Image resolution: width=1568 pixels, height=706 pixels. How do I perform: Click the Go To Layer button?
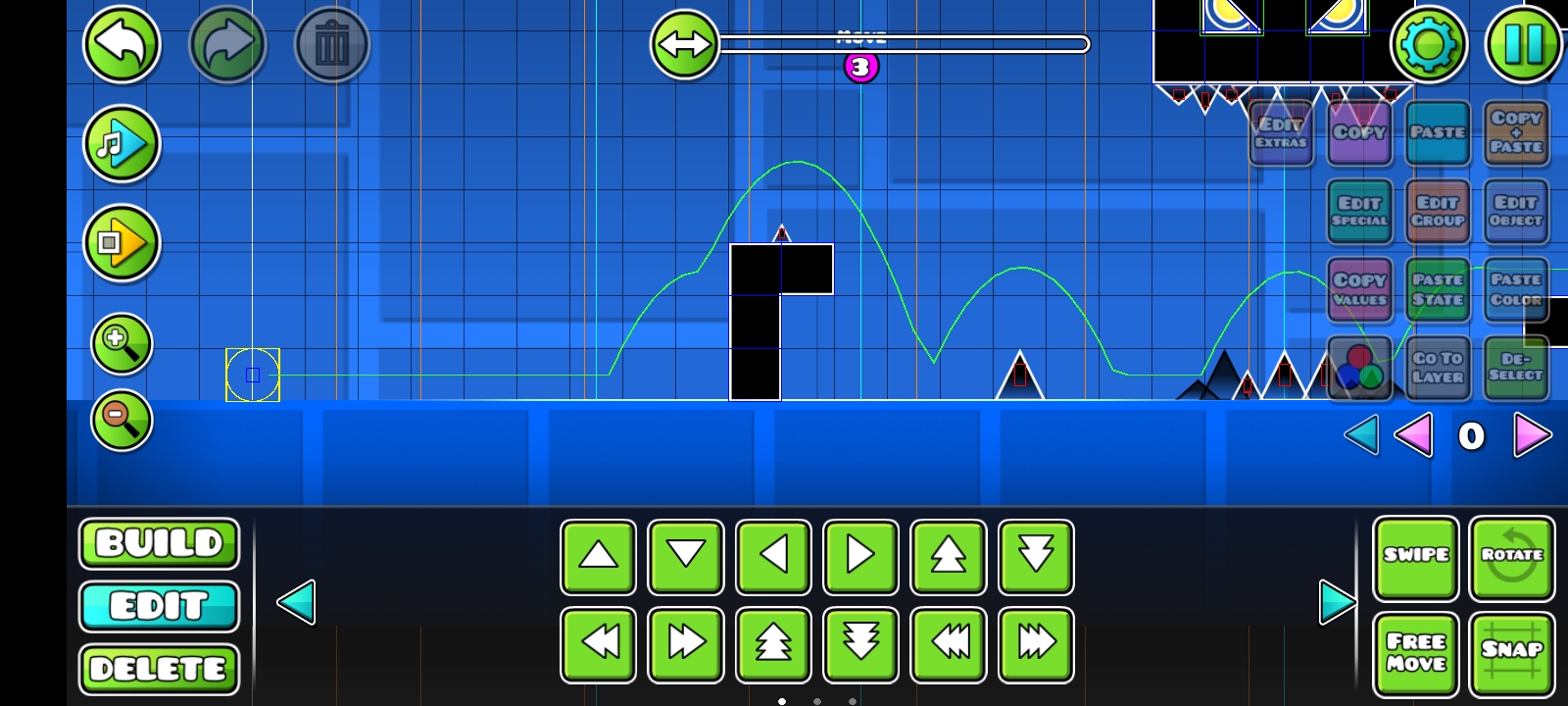point(1438,368)
